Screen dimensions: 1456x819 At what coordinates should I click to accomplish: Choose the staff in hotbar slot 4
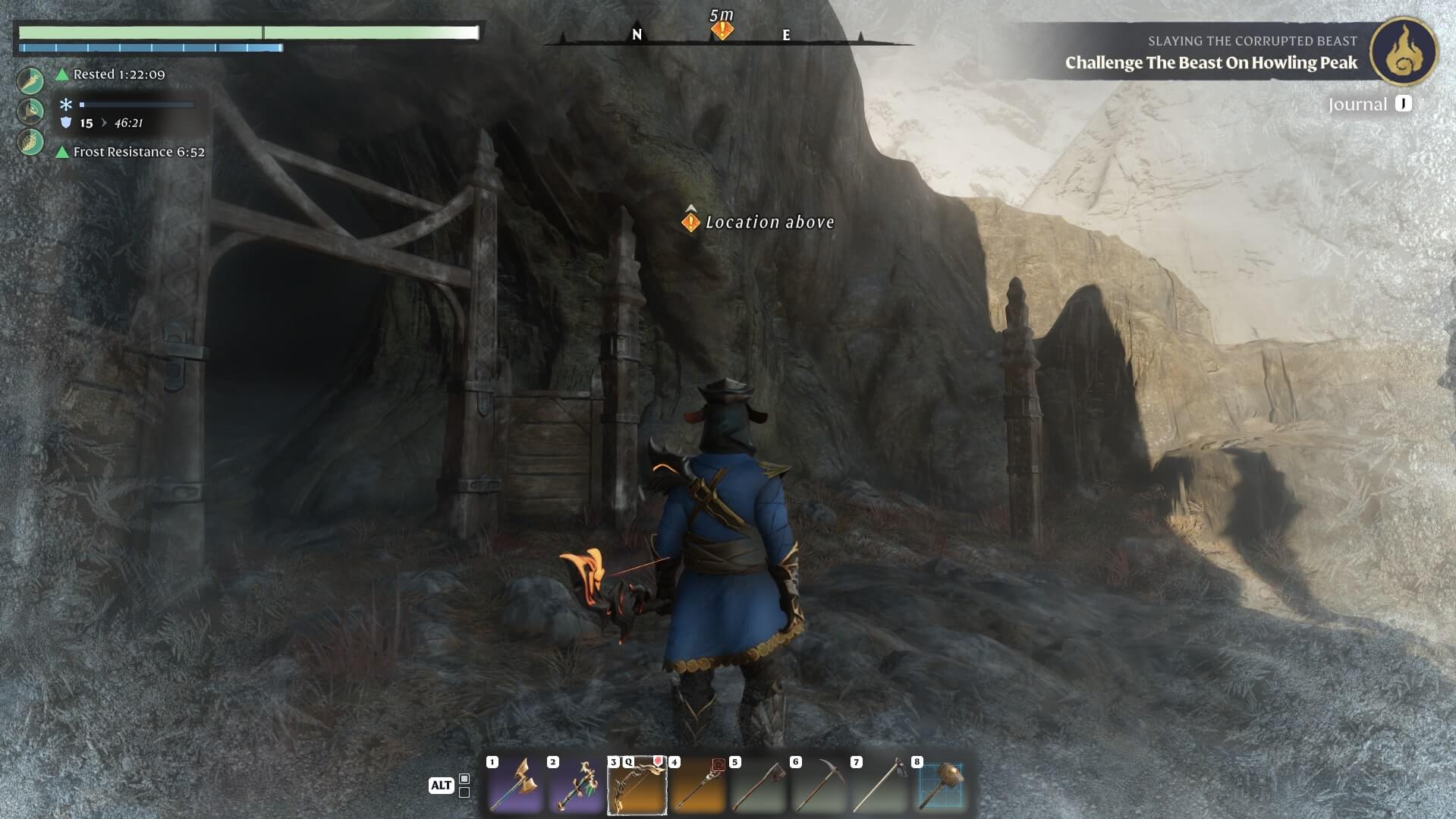pyautogui.click(x=697, y=786)
